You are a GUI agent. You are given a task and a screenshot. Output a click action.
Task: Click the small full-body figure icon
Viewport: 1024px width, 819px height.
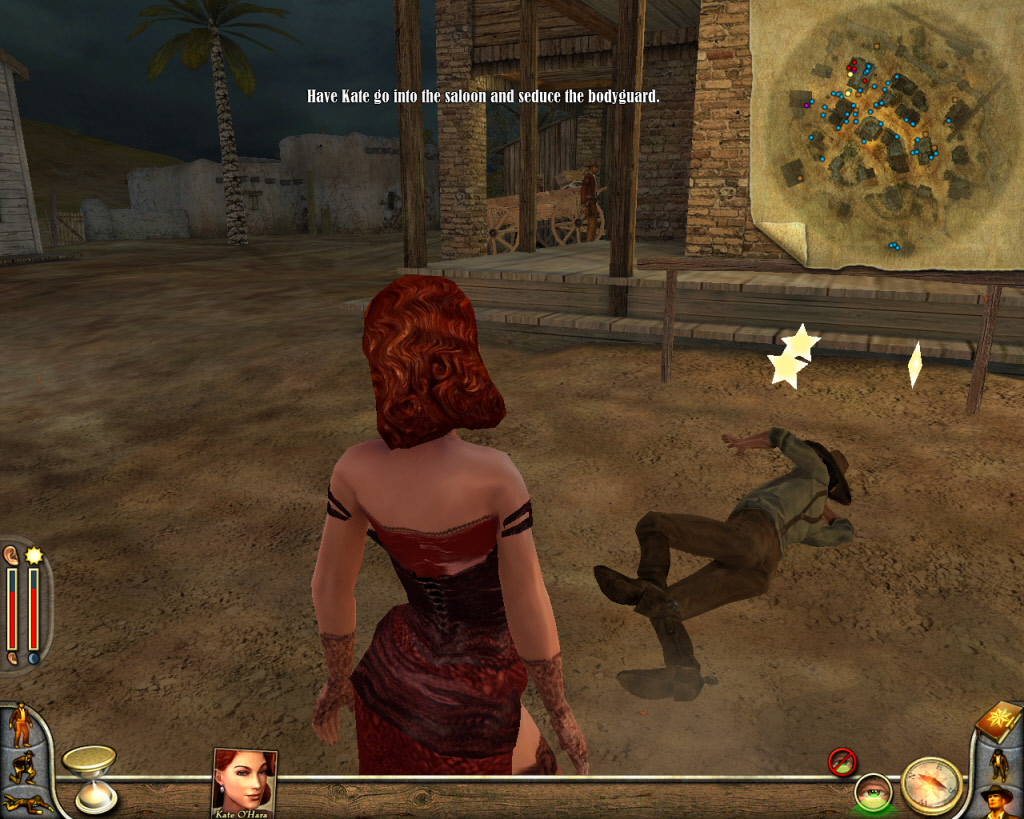click(x=998, y=762)
